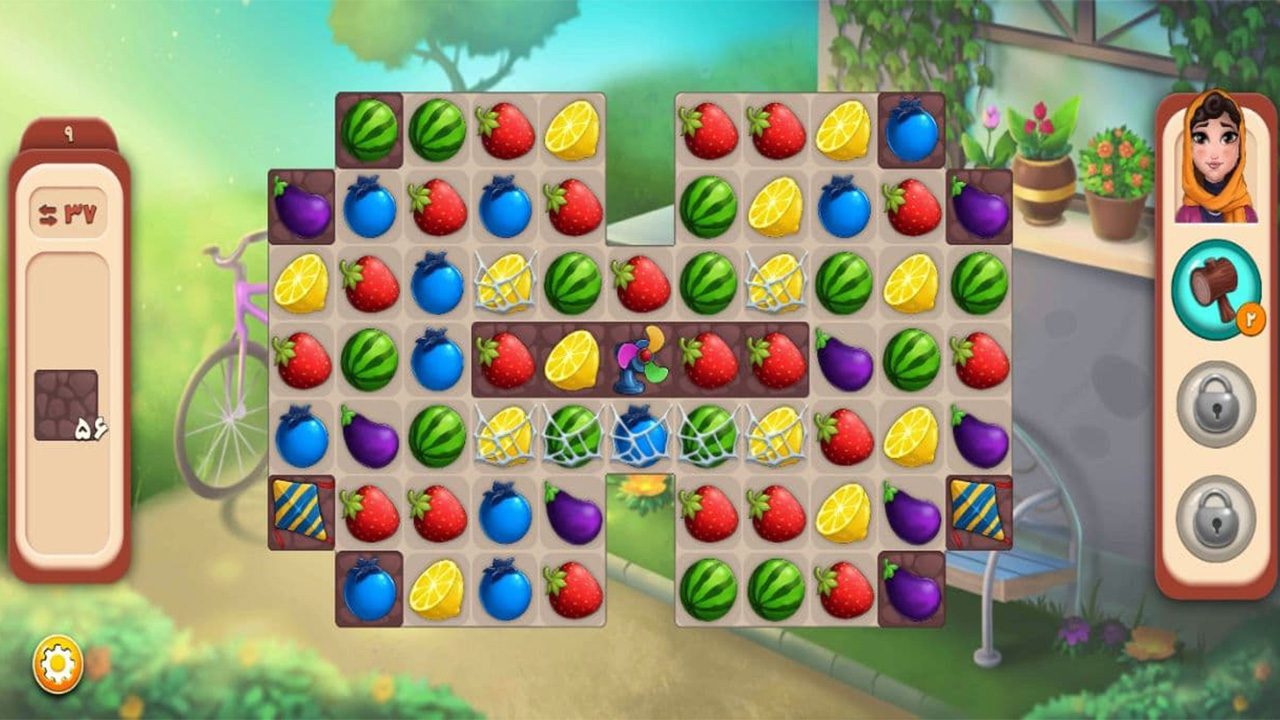1280x720 pixels.
Task: Tap the web-covered blueberry tile
Action: (x=640, y=436)
